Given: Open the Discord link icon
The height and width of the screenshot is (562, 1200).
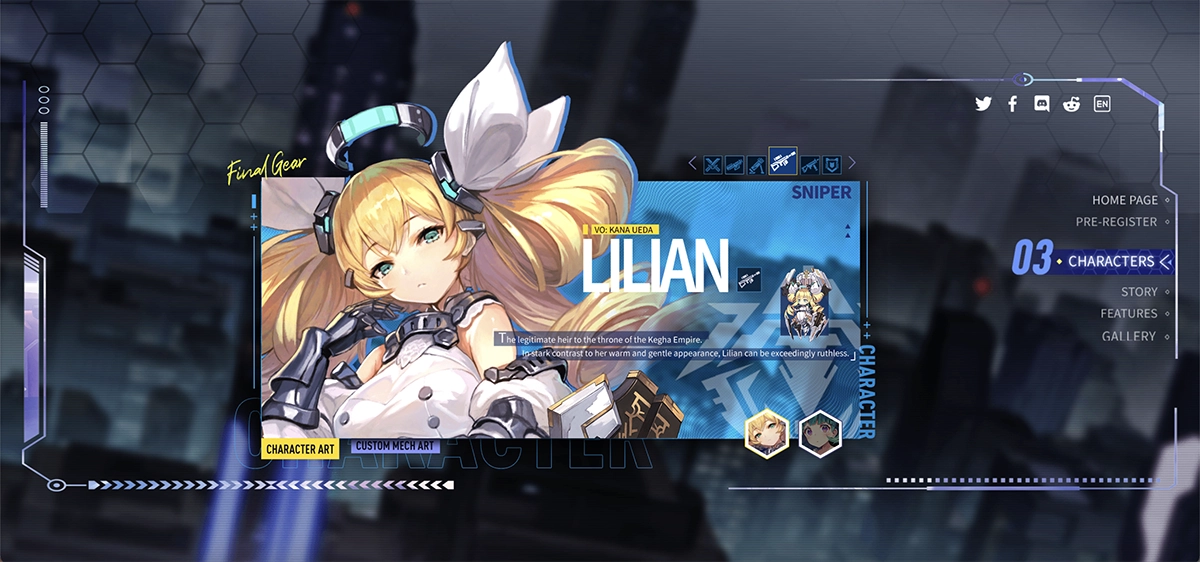Looking at the screenshot, I should click(1041, 104).
